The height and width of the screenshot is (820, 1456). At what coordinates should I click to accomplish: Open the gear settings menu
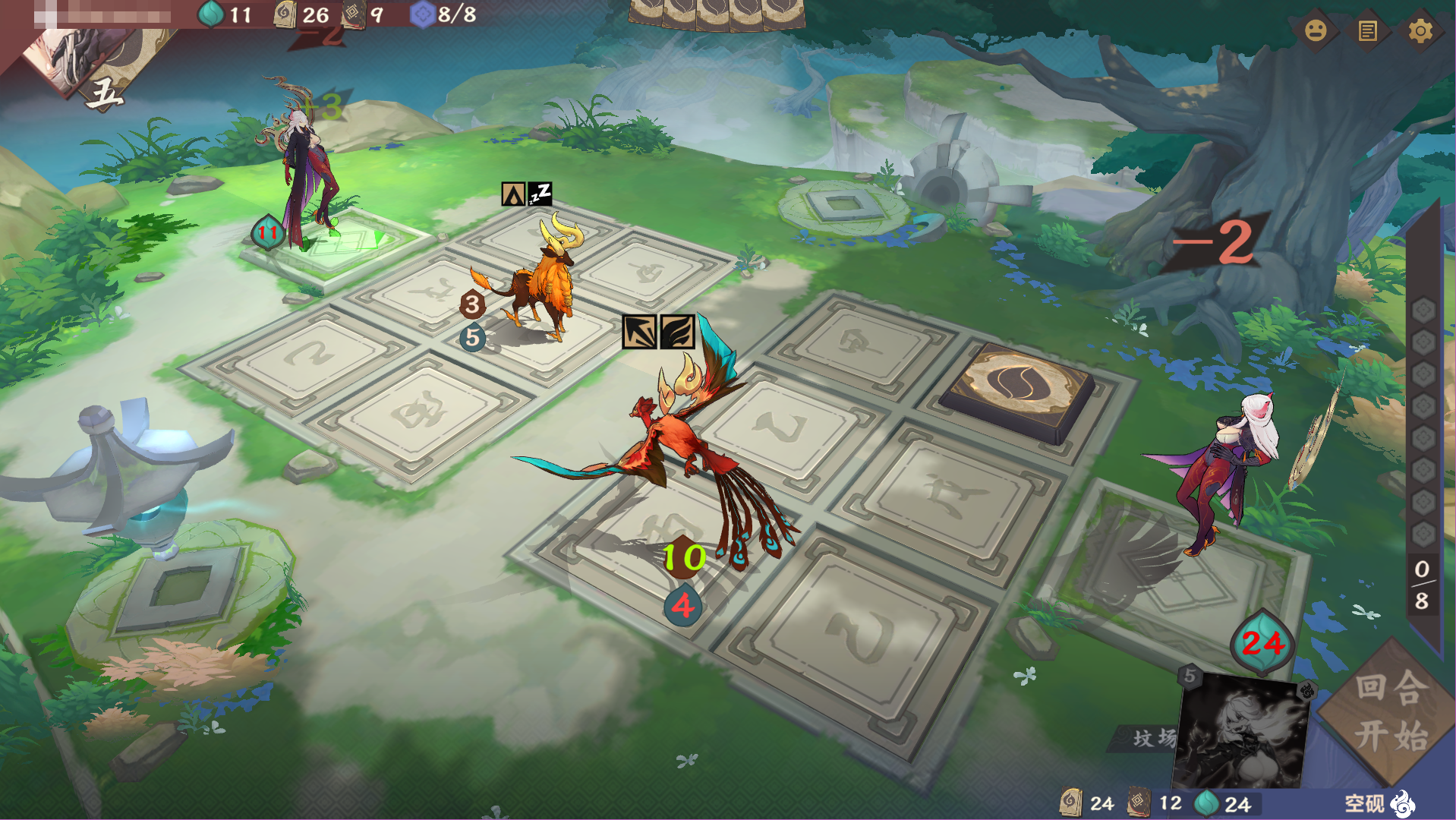coord(1420,31)
